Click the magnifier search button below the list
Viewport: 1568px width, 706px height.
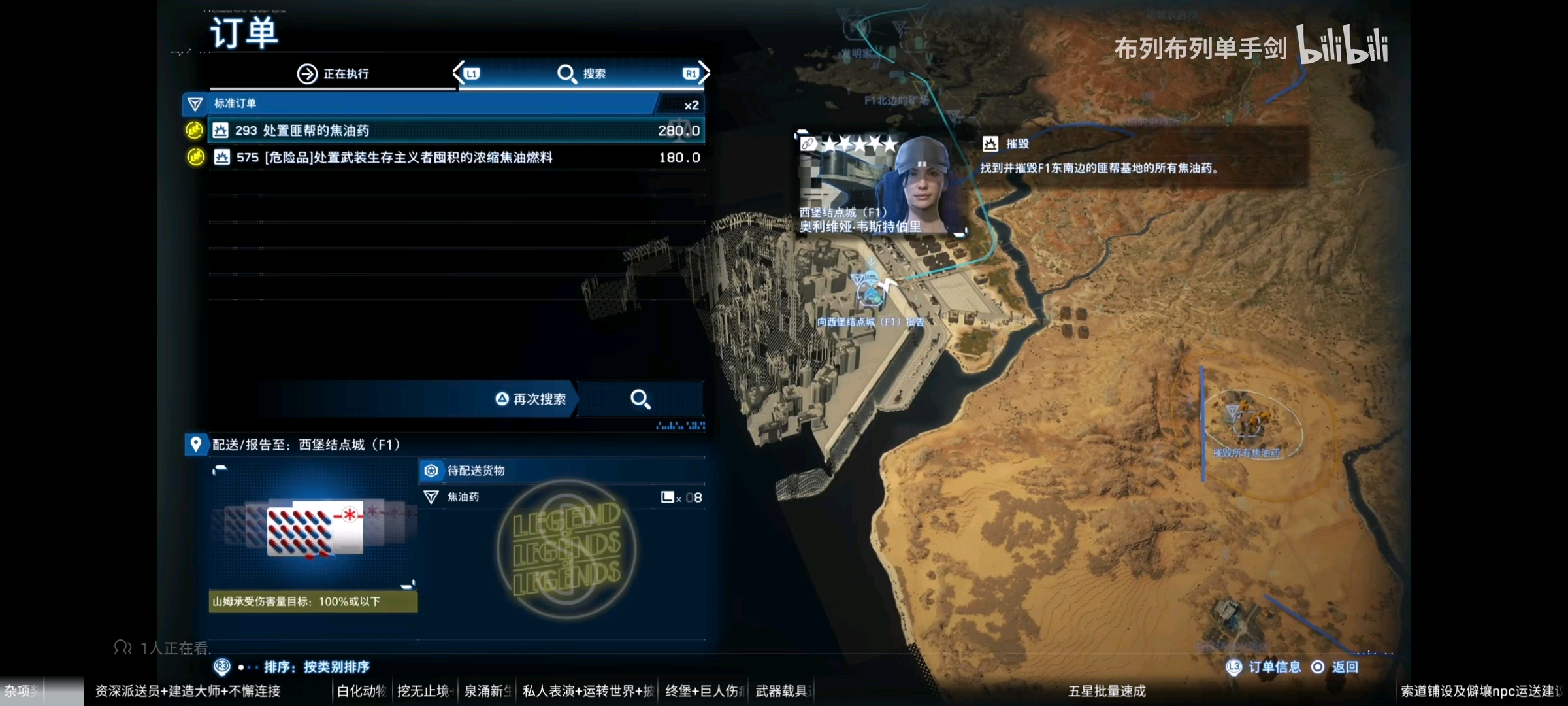(x=640, y=399)
